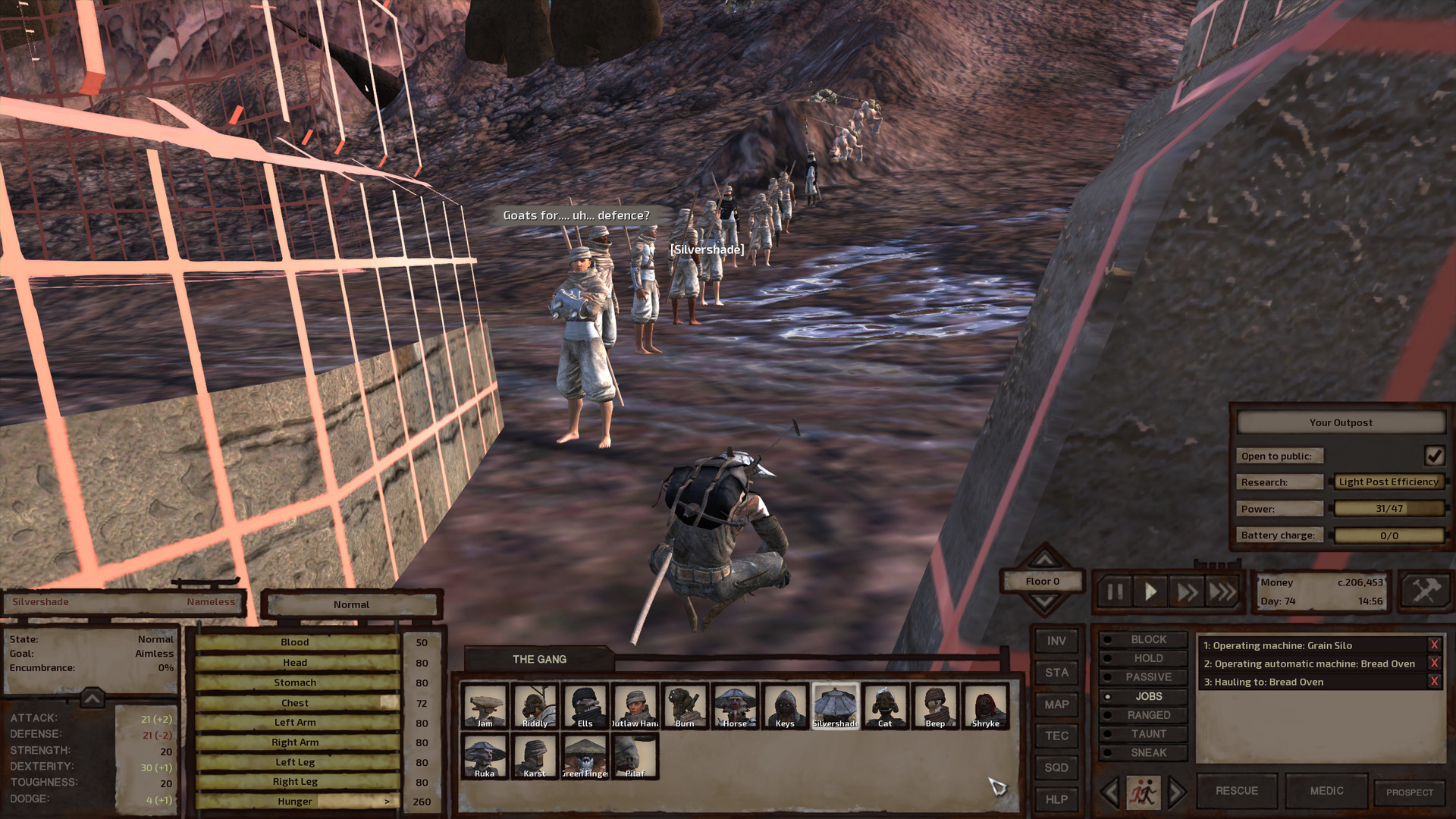Select the double fast-forward speed icon
The width and height of the screenshot is (1456, 819).
(x=1187, y=593)
